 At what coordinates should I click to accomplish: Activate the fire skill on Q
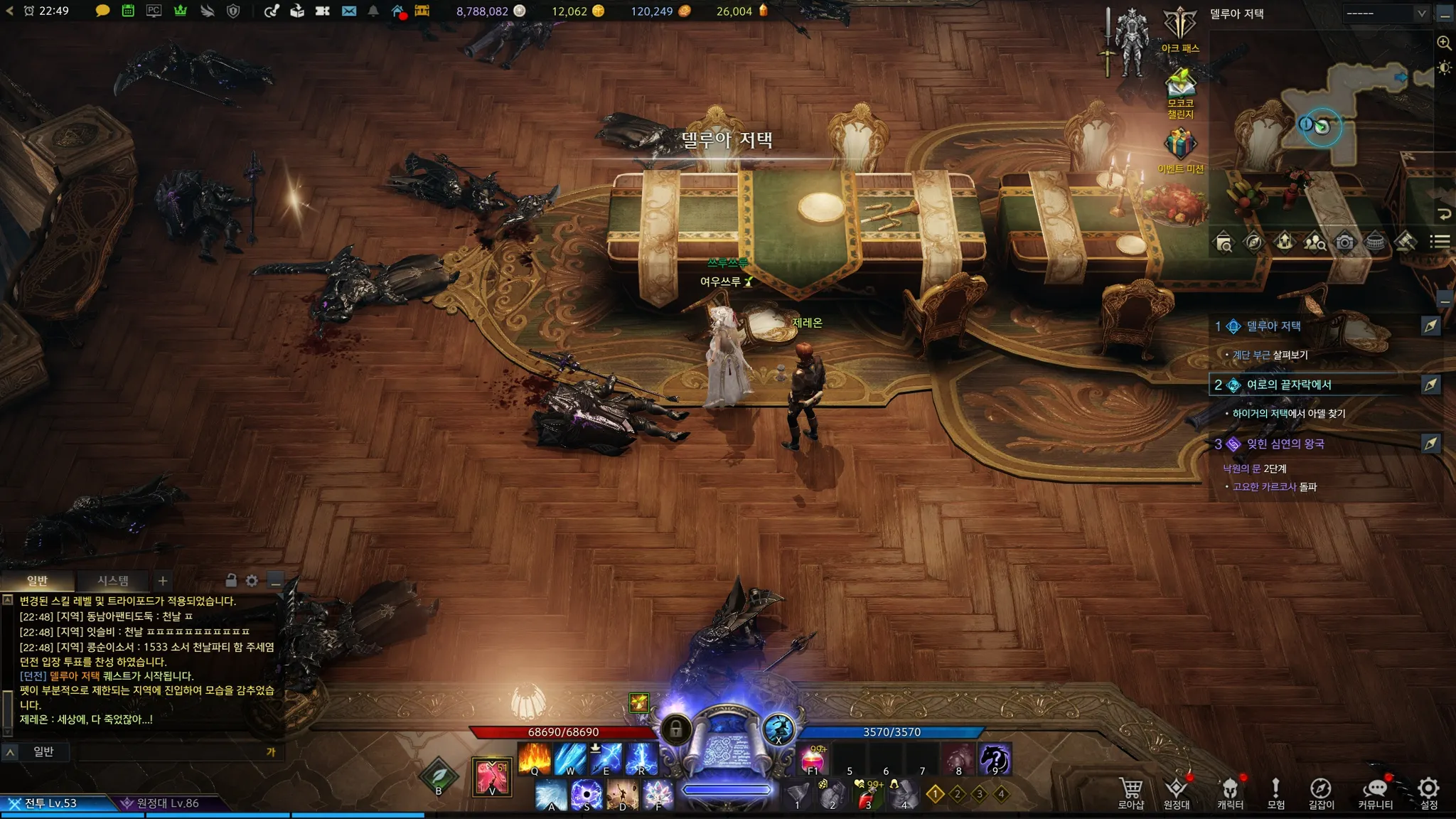click(x=534, y=758)
